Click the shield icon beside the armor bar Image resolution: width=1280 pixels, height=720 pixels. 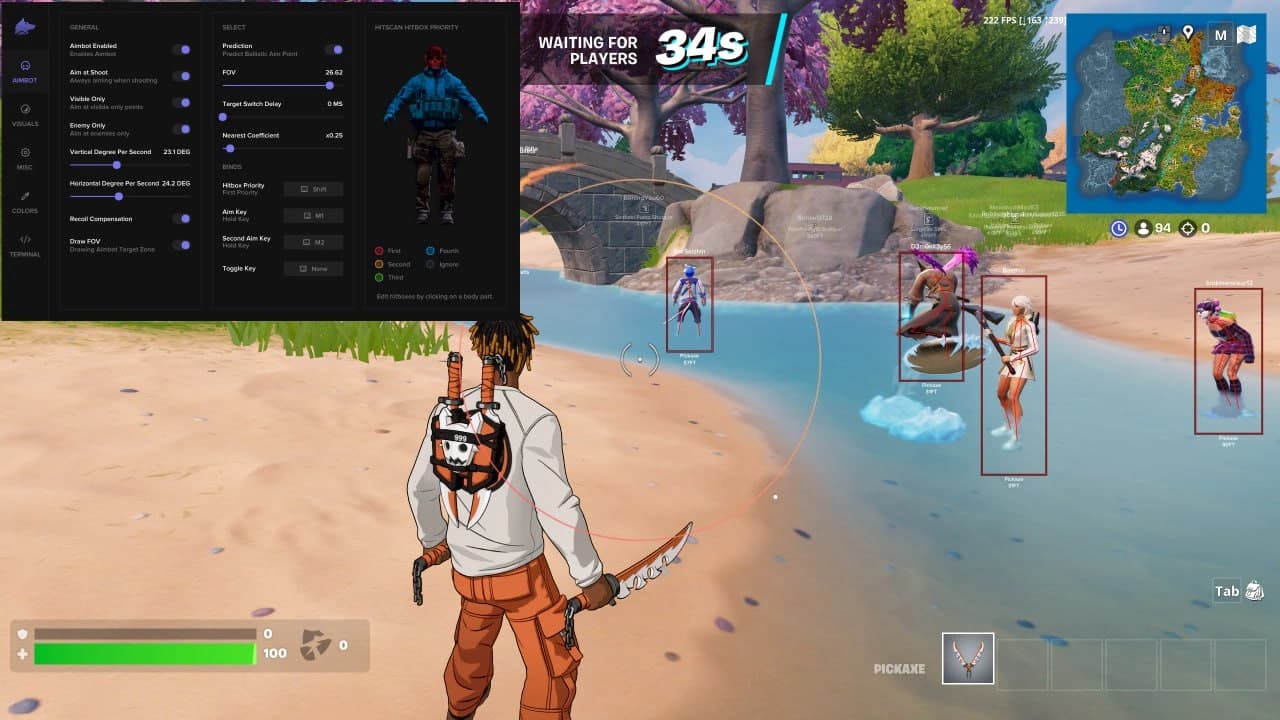[22, 634]
